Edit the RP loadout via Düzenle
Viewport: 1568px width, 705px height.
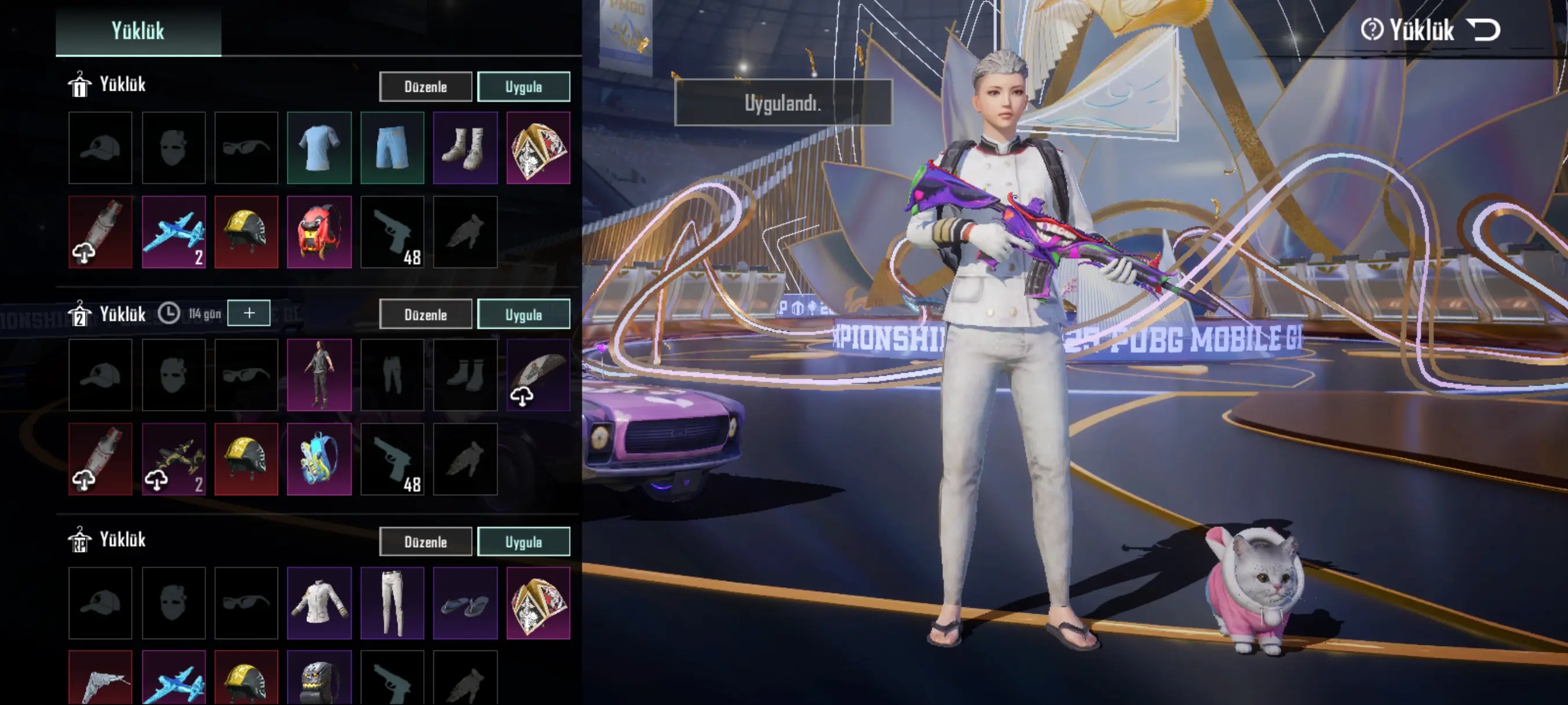click(x=426, y=541)
